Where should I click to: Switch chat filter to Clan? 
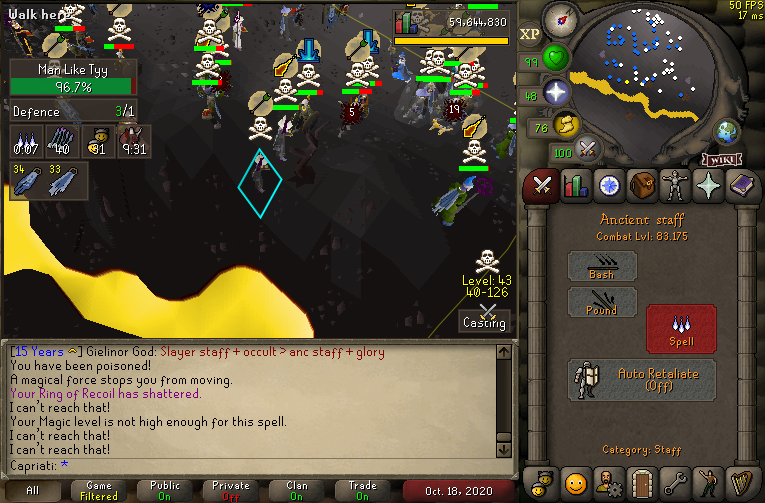[x=297, y=490]
